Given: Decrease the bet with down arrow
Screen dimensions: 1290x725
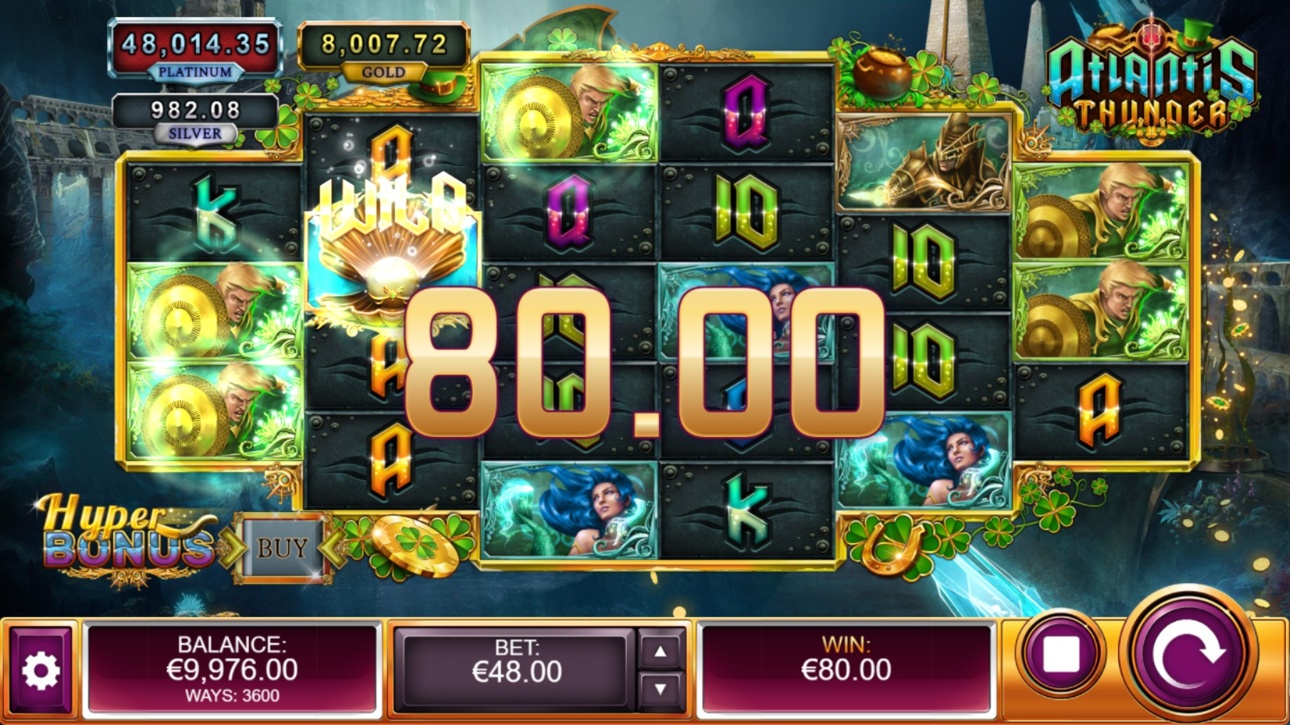Looking at the screenshot, I should click(660, 690).
